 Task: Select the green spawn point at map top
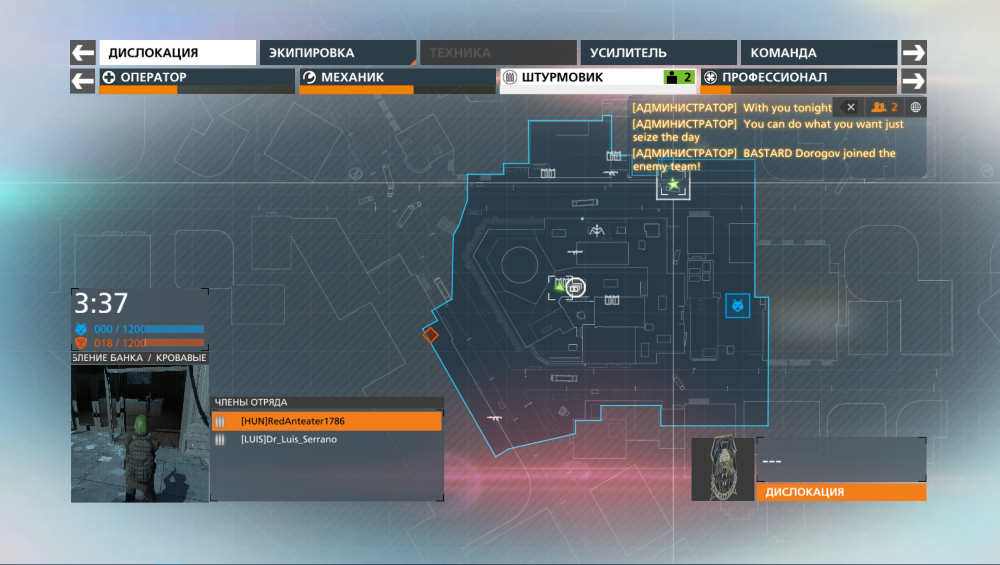tap(673, 184)
